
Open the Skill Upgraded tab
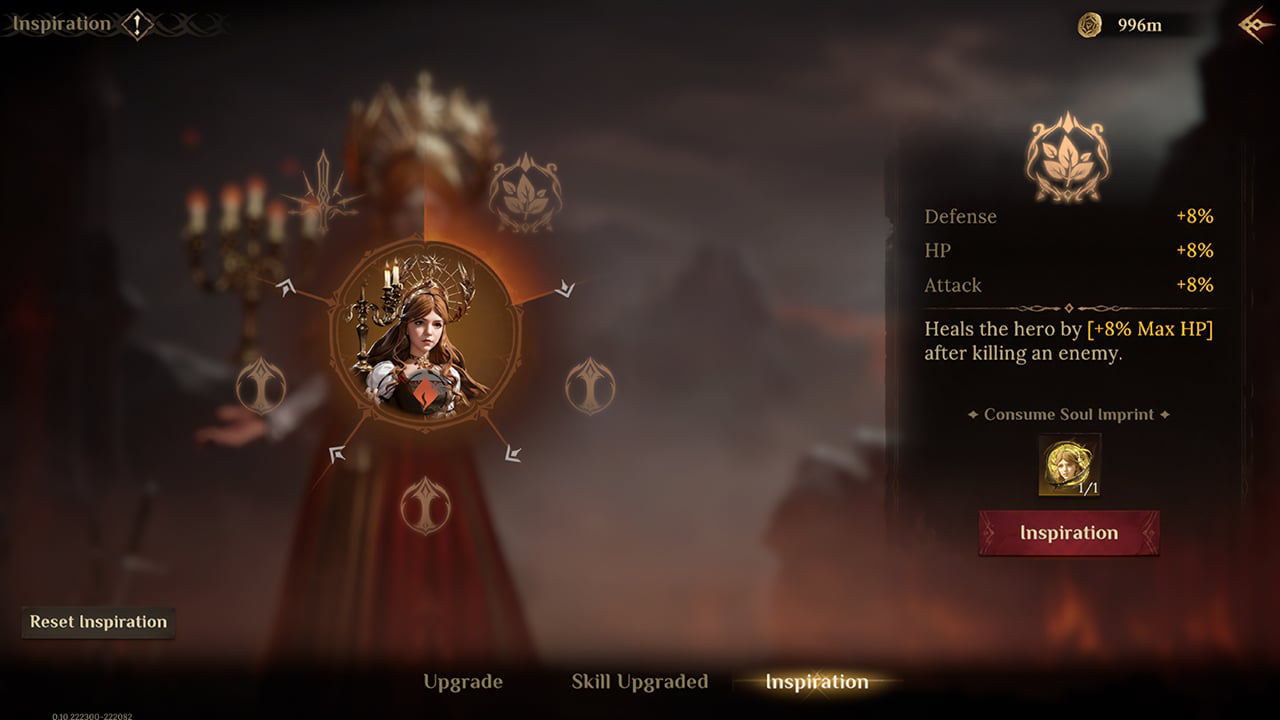639,682
